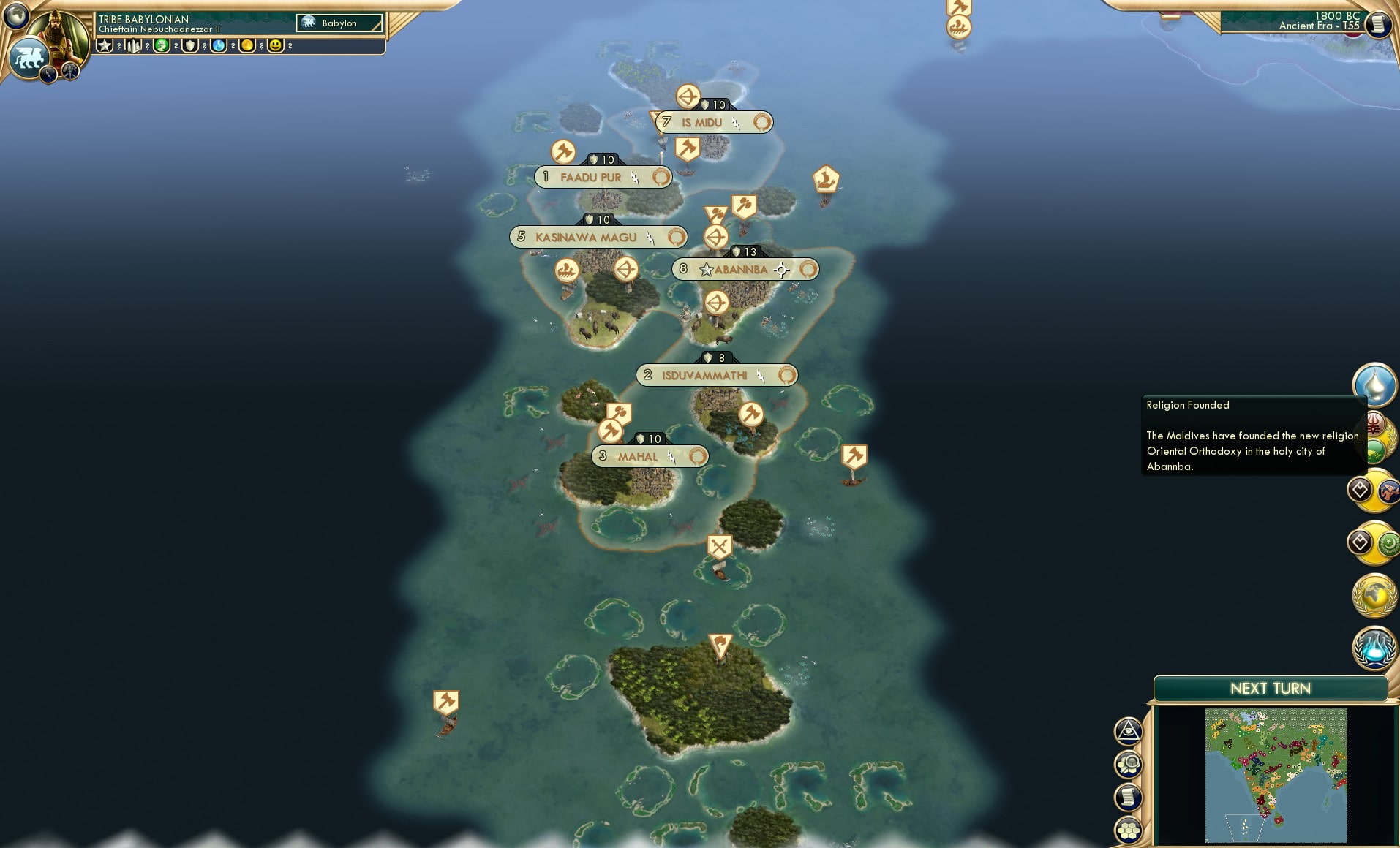Image resolution: width=1400 pixels, height=848 pixels.
Task: Dismiss the Religion Founded notification popup
Action: click(1254, 435)
